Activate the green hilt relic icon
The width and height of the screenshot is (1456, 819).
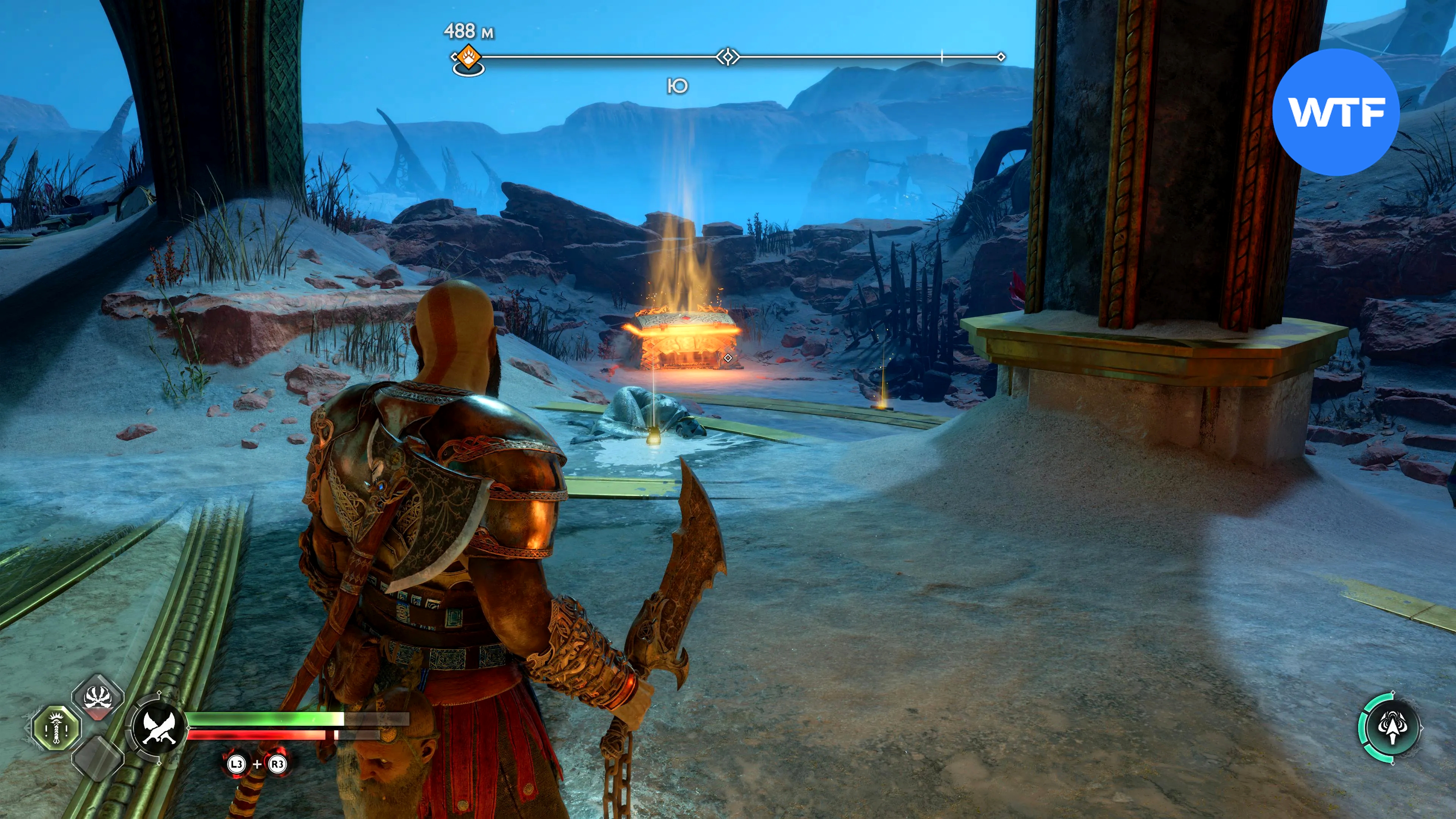(x=56, y=728)
